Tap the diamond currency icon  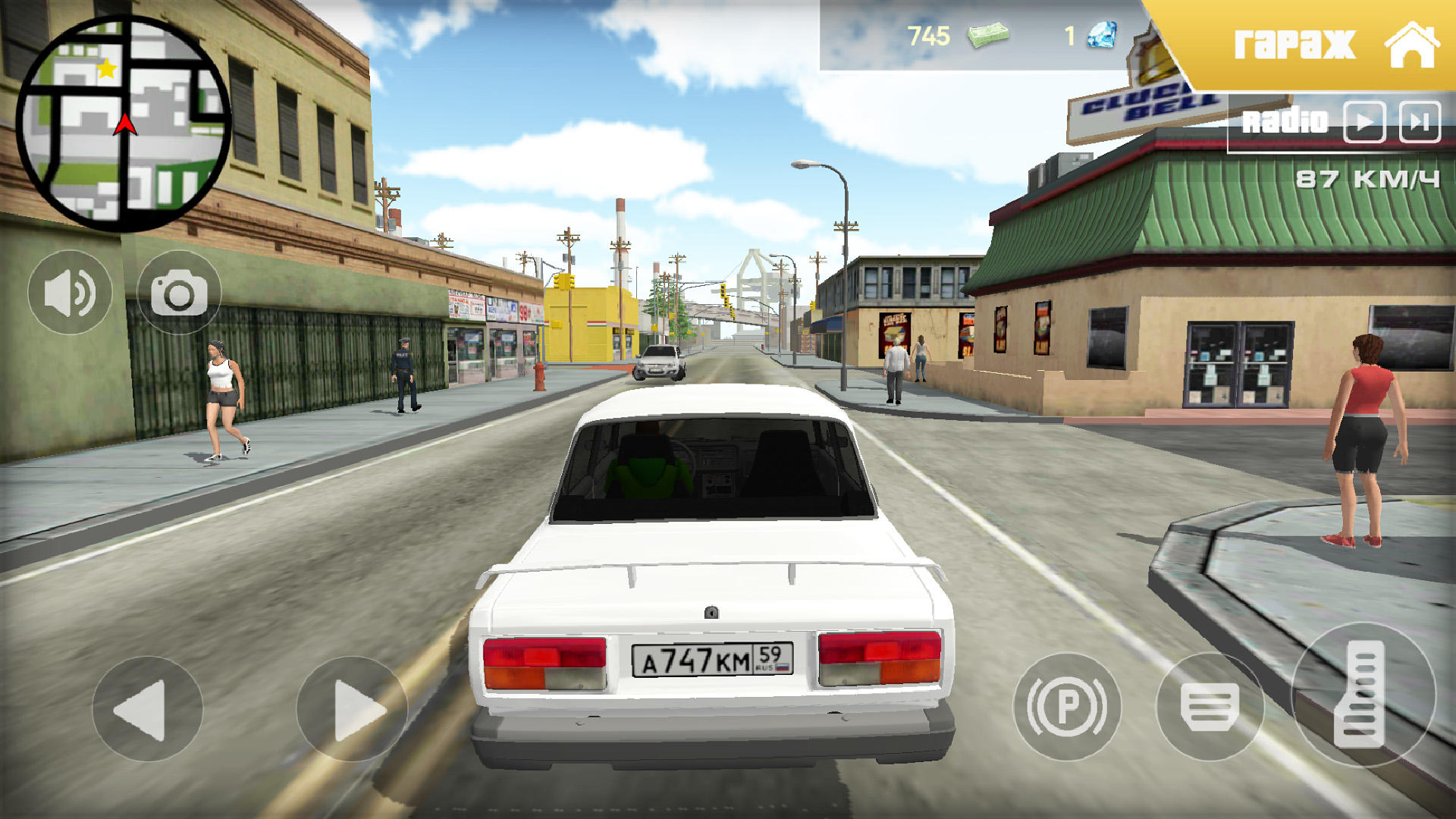click(x=1101, y=36)
